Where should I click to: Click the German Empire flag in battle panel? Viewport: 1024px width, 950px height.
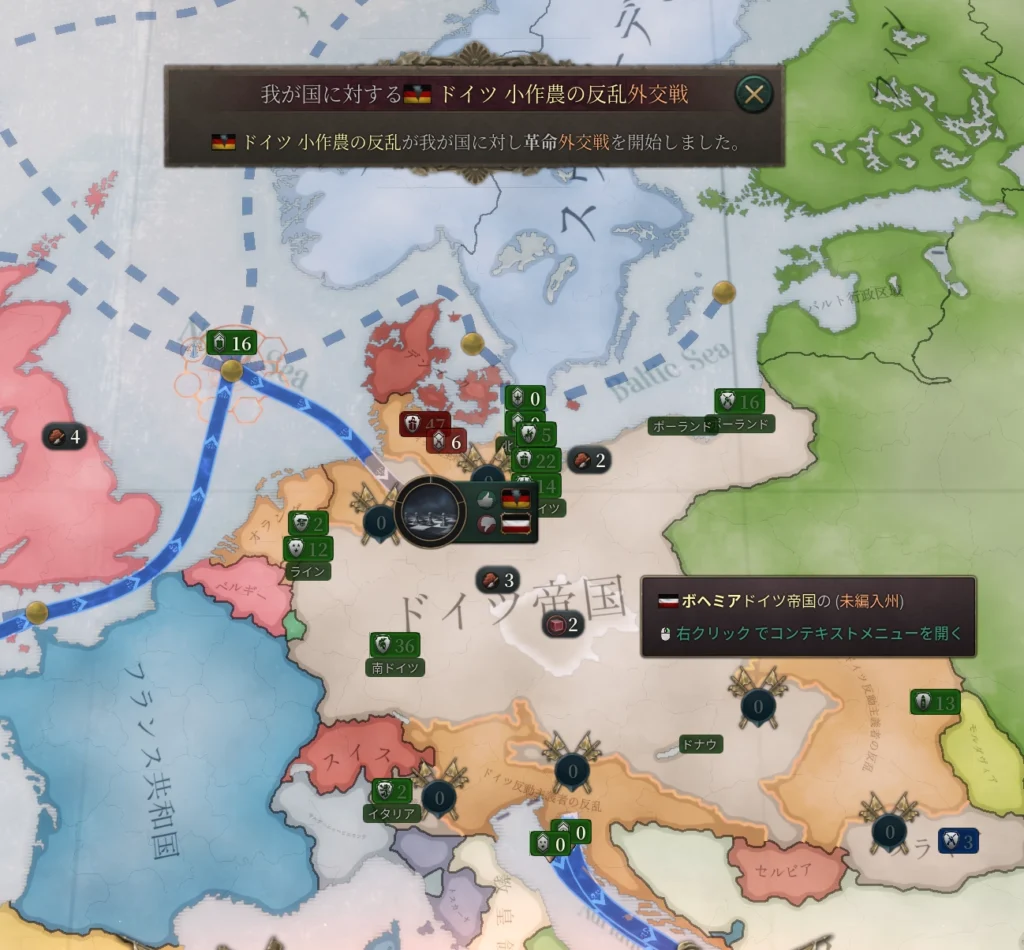click(515, 523)
